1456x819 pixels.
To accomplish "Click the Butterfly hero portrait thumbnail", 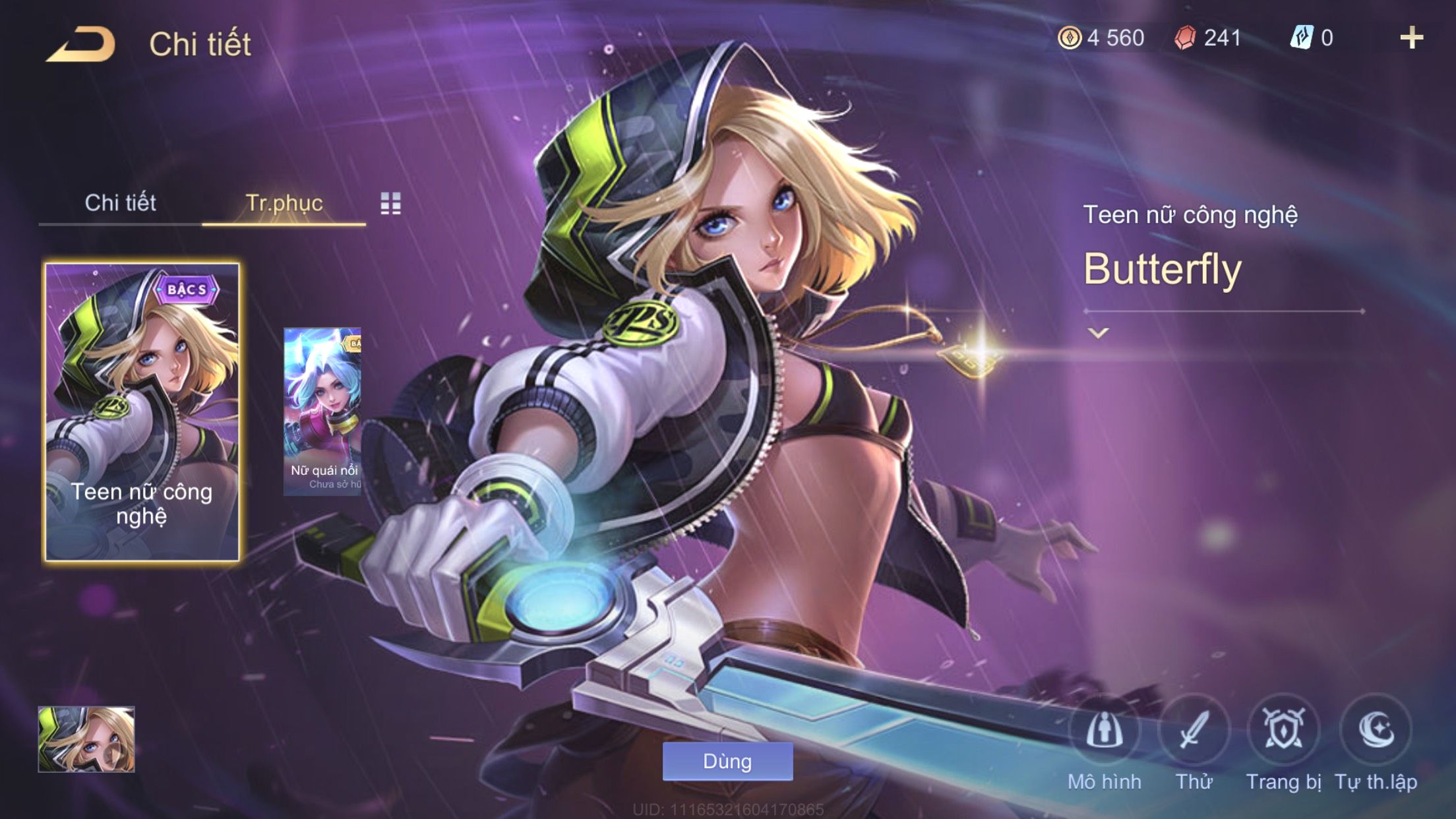I will coord(86,739).
